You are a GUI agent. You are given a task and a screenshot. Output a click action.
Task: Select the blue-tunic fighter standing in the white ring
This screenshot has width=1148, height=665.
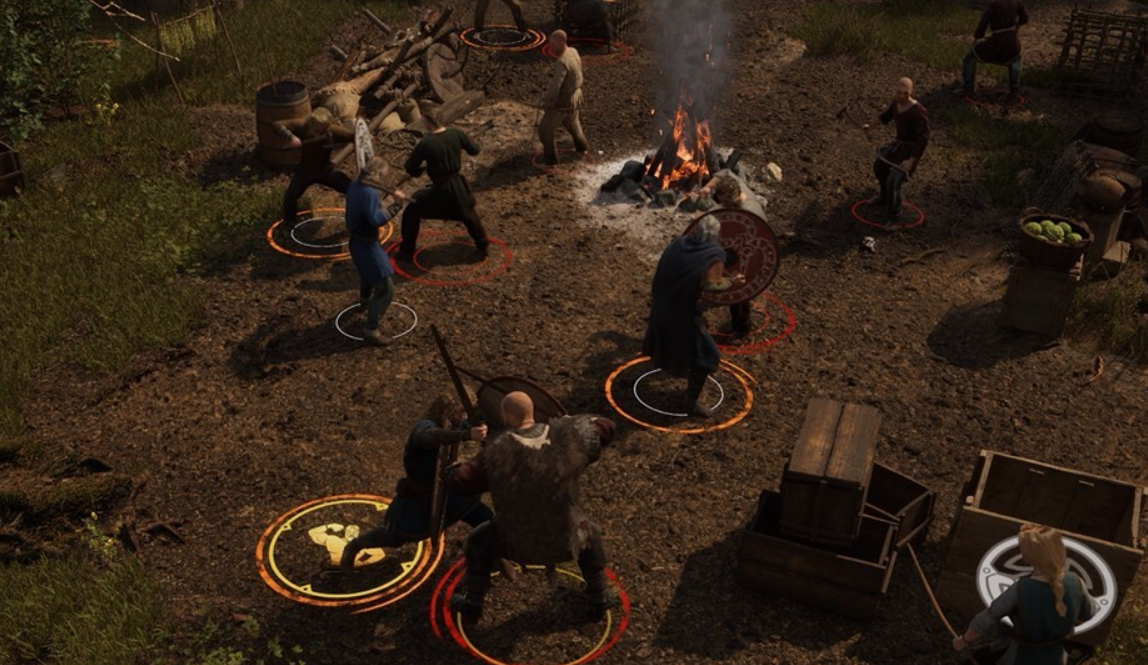tap(370, 255)
